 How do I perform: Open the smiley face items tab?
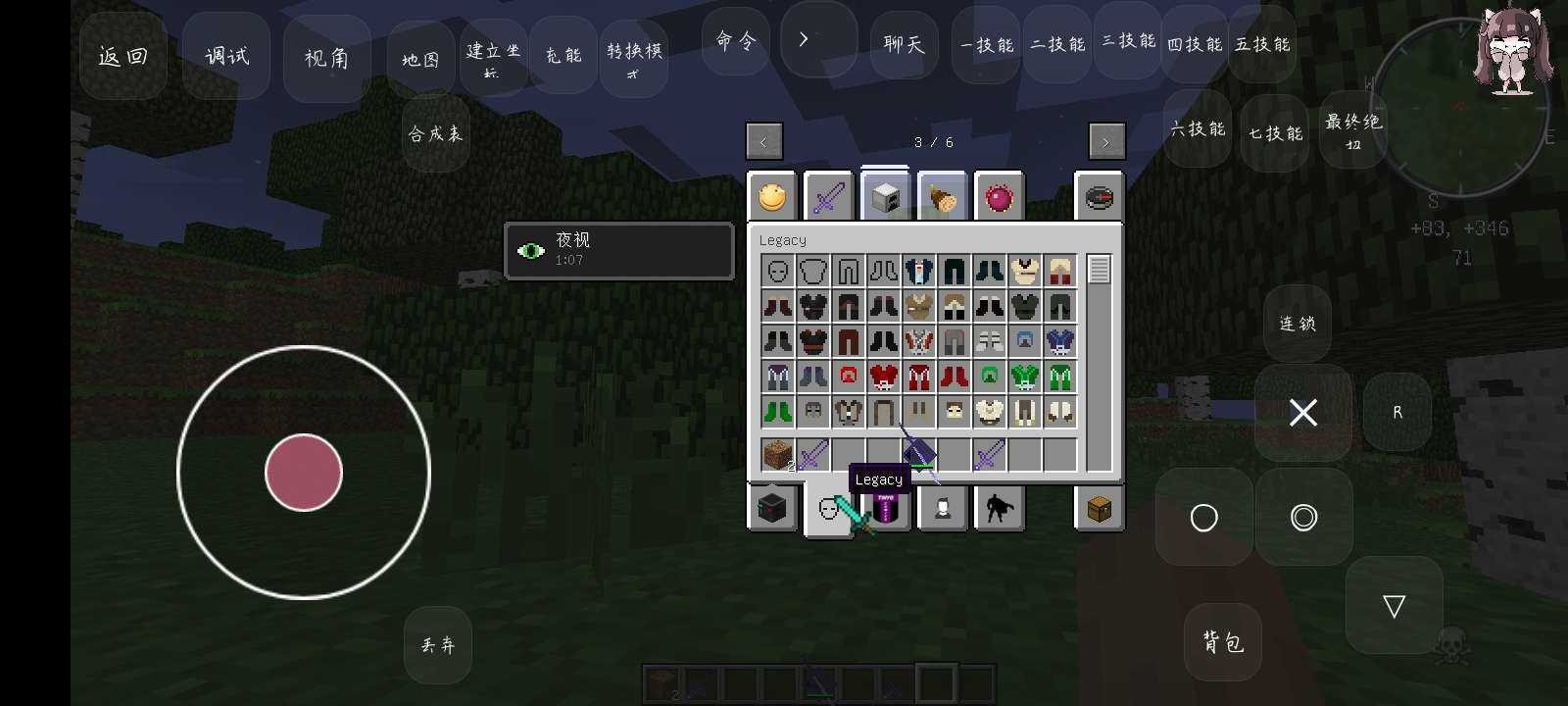click(x=773, y=196)
